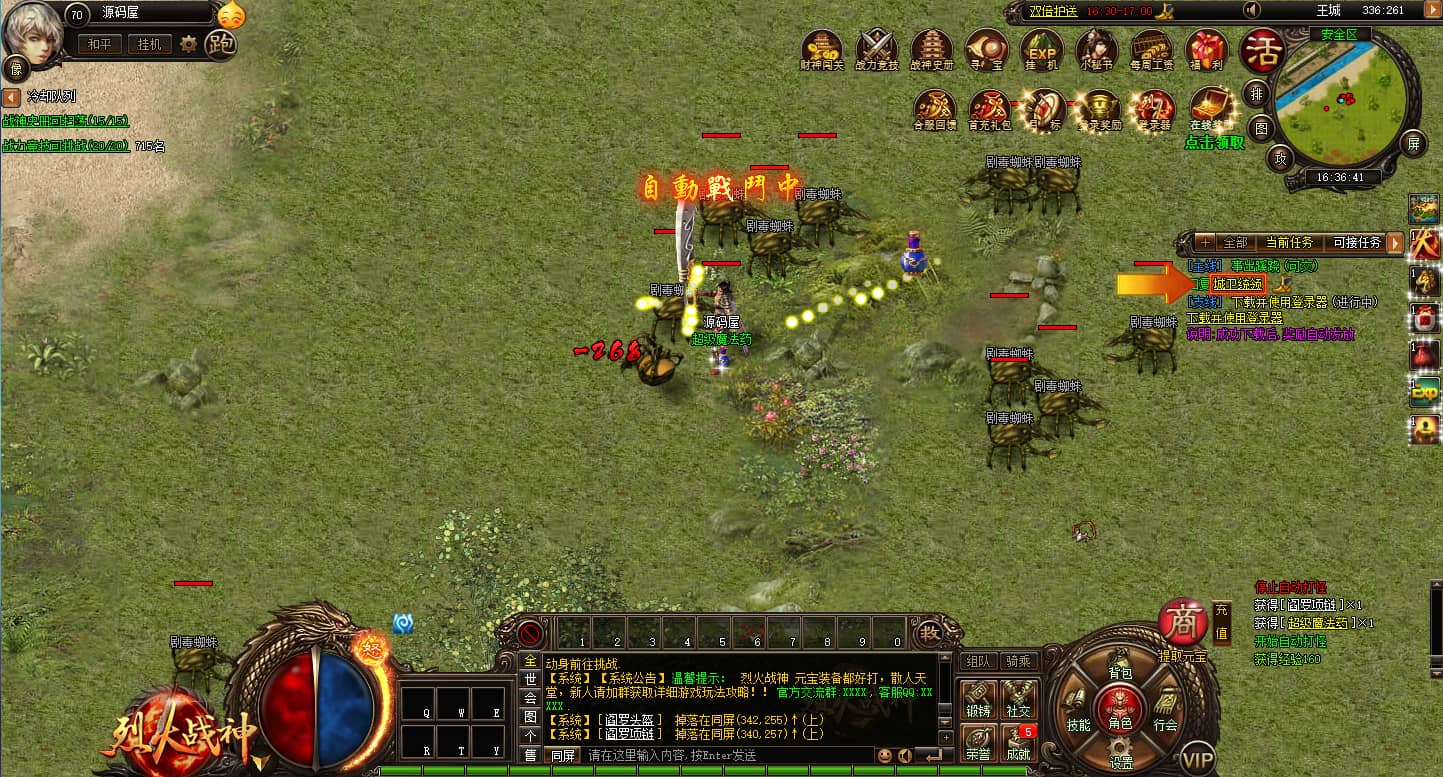Image resolution: width=1443 pixels, height=777 pixels.
Task: Open the 财神闯关 event icon
Action: click(x=824, y=48)
